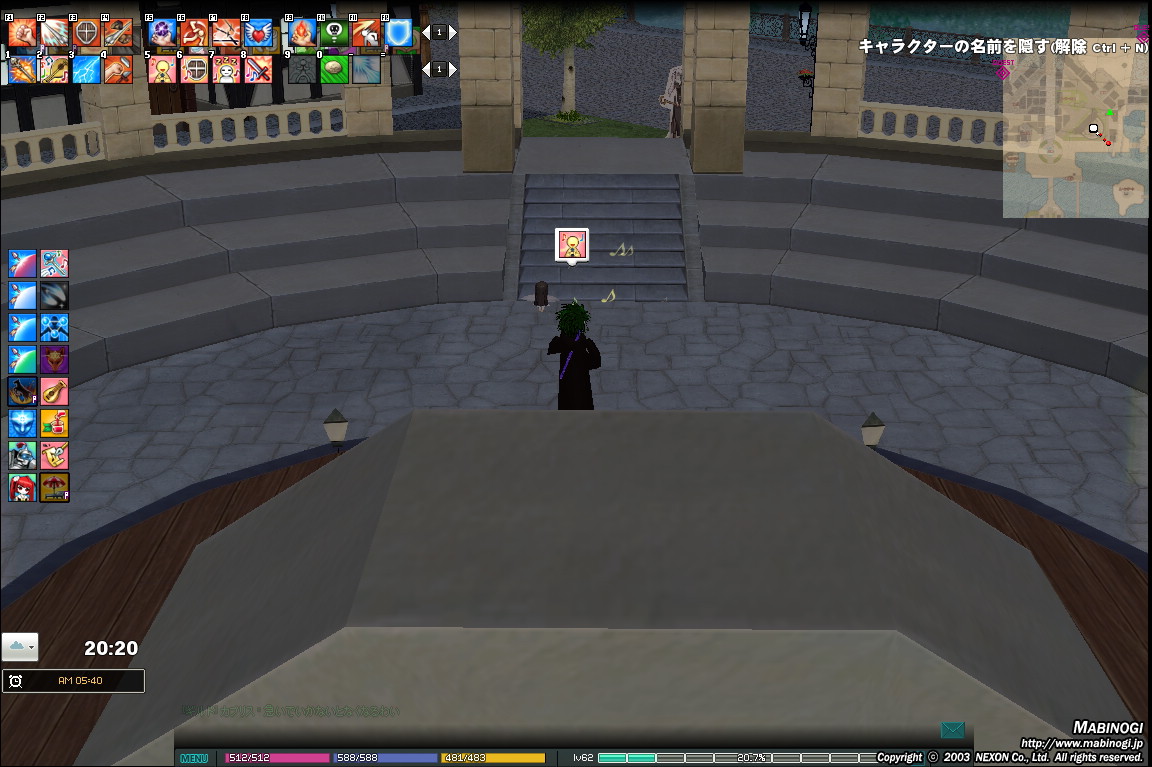Viewport: 1152px width, 767px height.
Task: Click the armored knight icon on left panel
Action: point(22,455)
